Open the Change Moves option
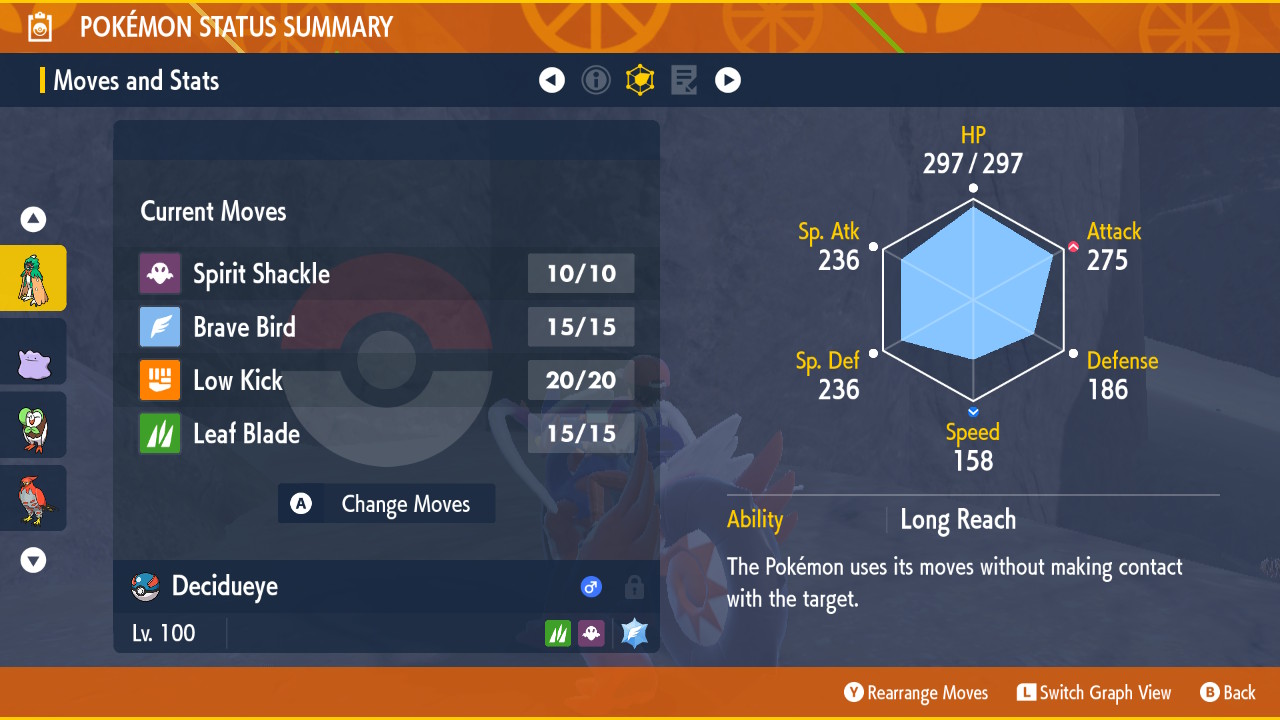Viewport: 1280px width, 720px height. 387,504
